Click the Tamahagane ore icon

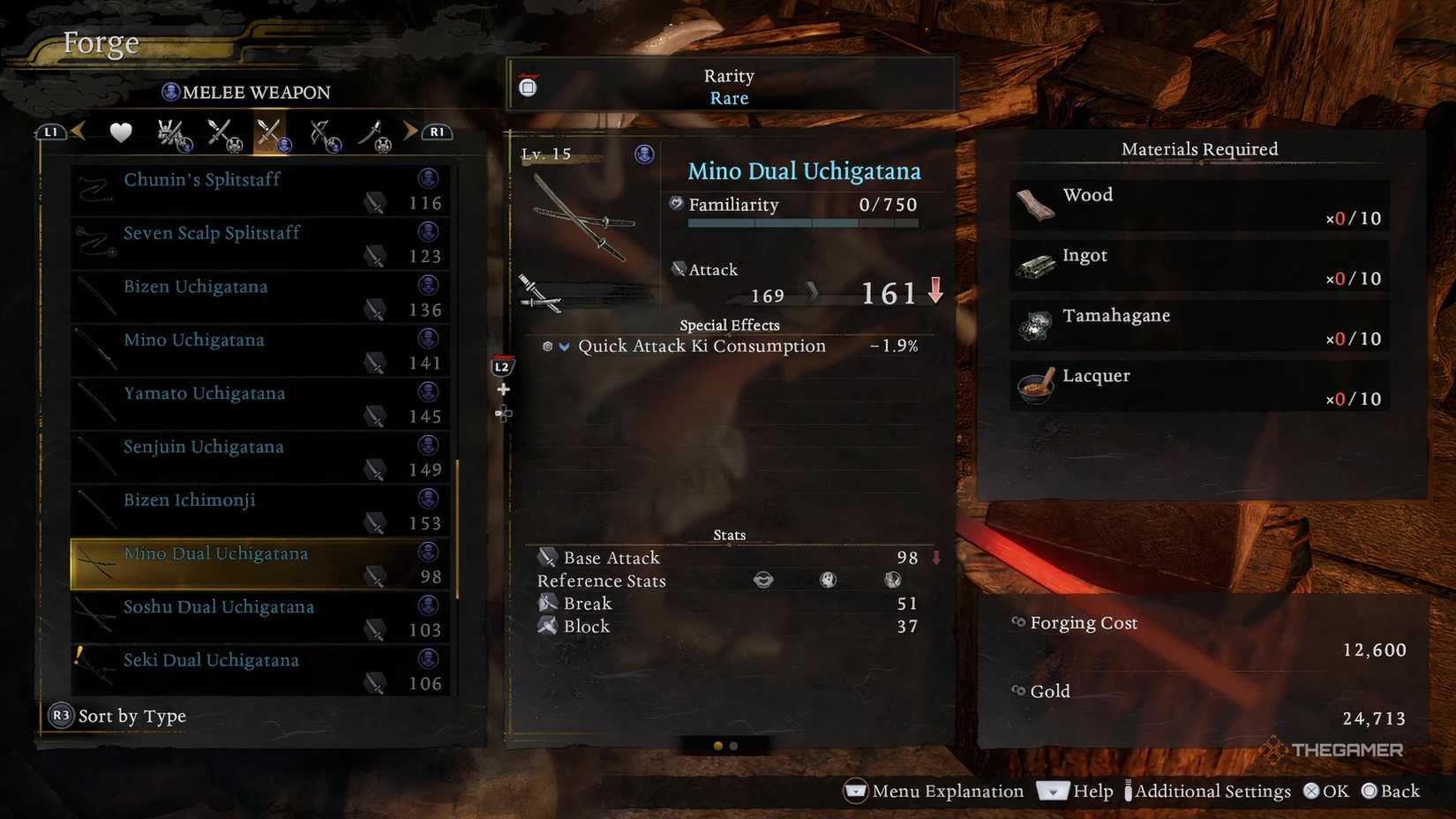click(x=1033, y=325)
